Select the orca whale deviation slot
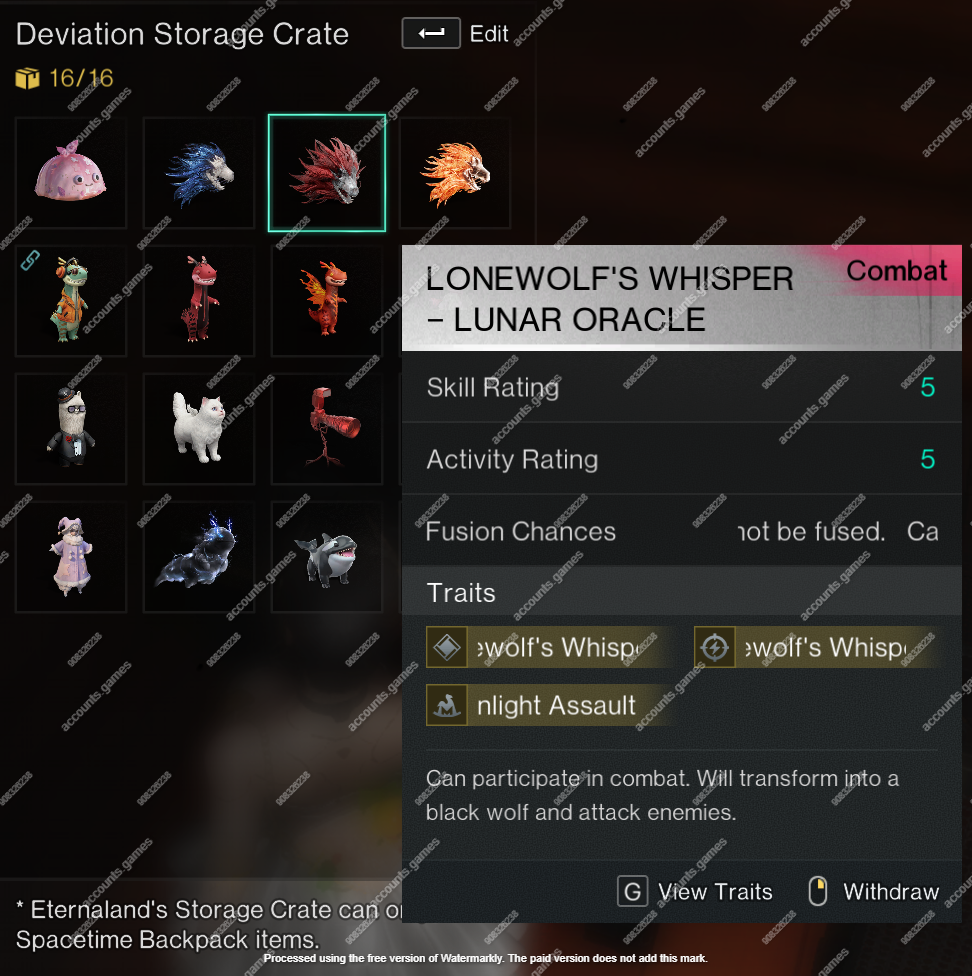This screenshot has height=976, width=972. click(327, 557)
